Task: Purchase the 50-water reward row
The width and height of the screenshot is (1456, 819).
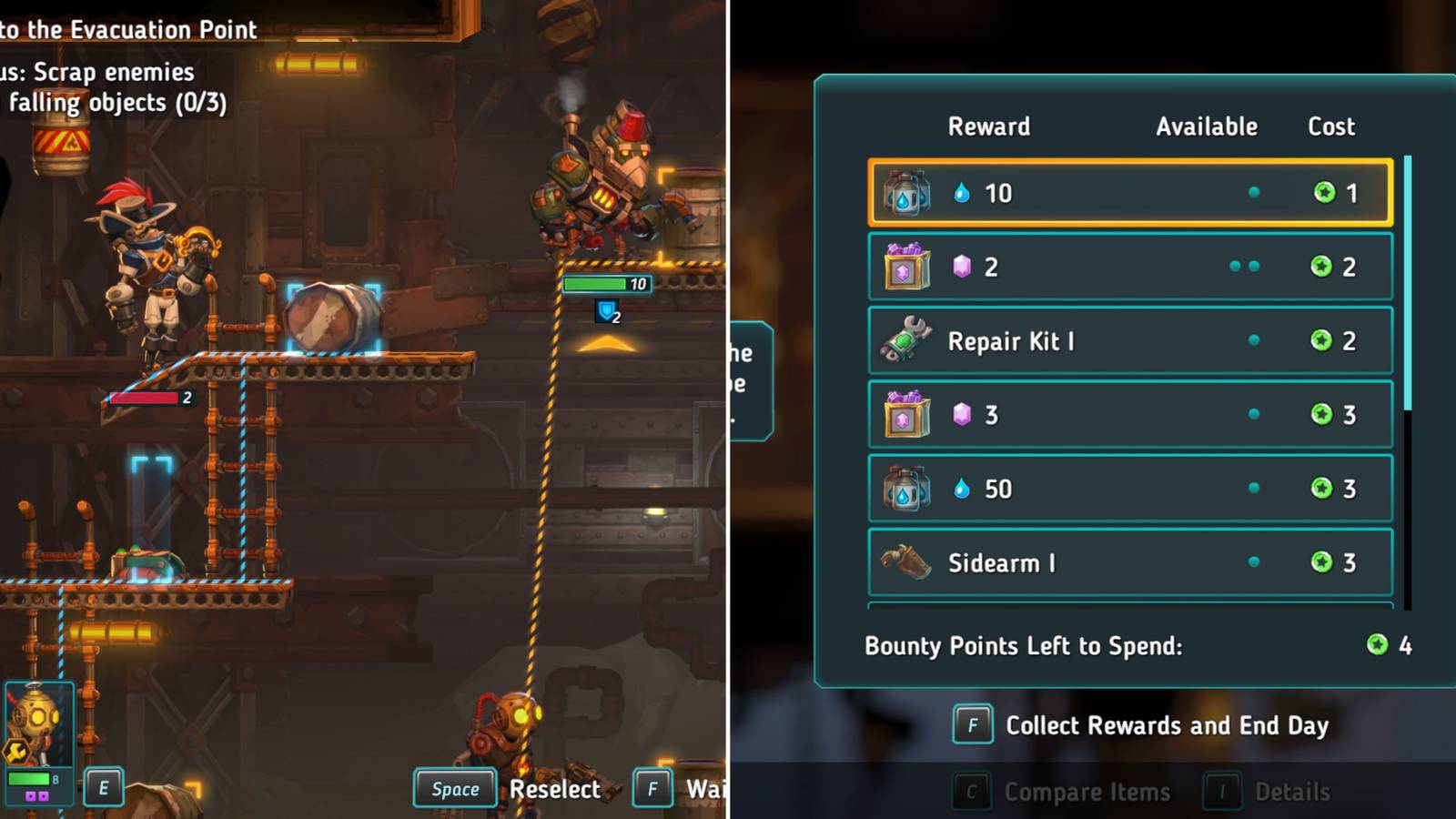Action: point(1128,488)
